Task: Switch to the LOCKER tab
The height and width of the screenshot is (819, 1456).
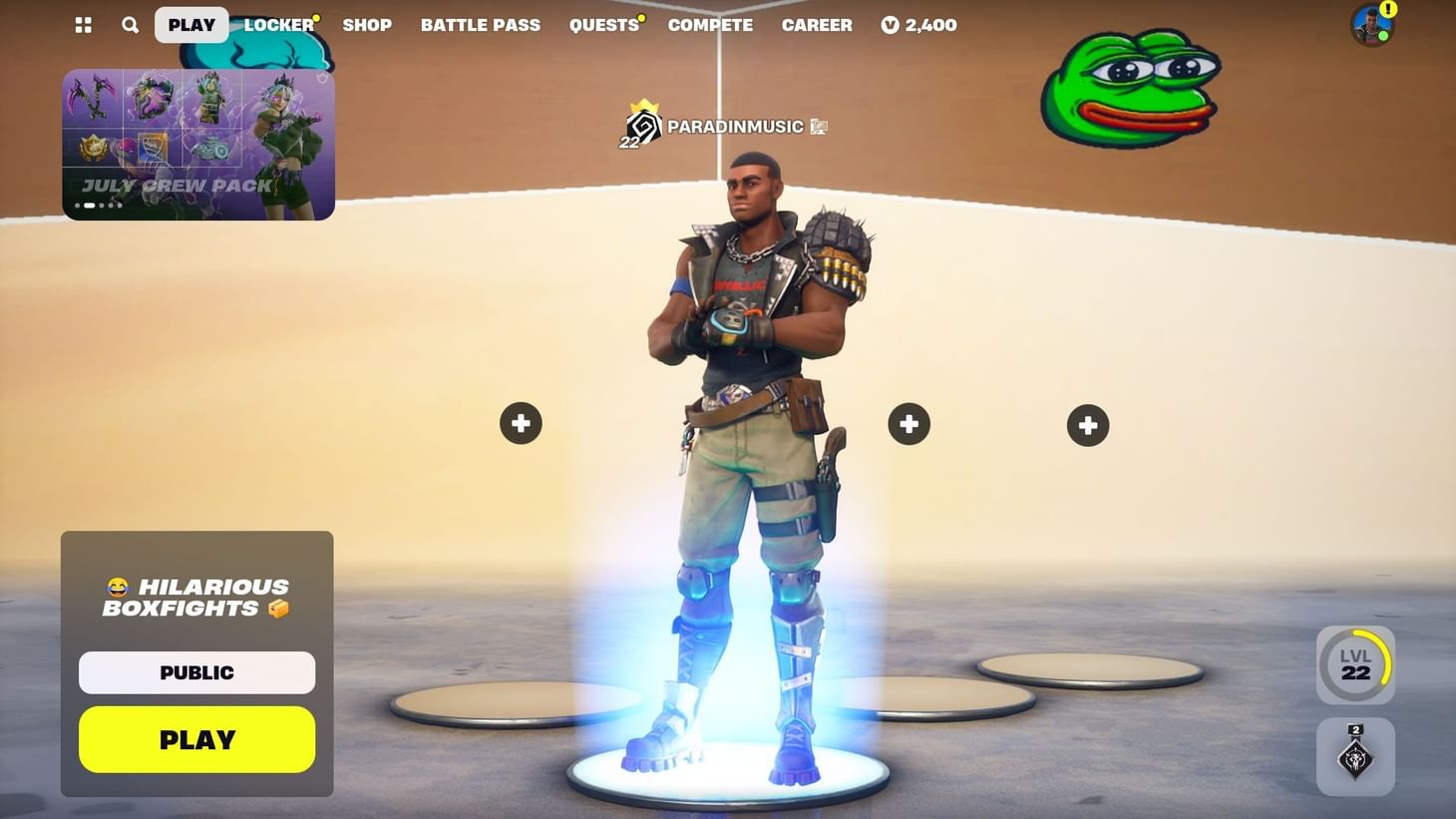Action: (278, 24)
